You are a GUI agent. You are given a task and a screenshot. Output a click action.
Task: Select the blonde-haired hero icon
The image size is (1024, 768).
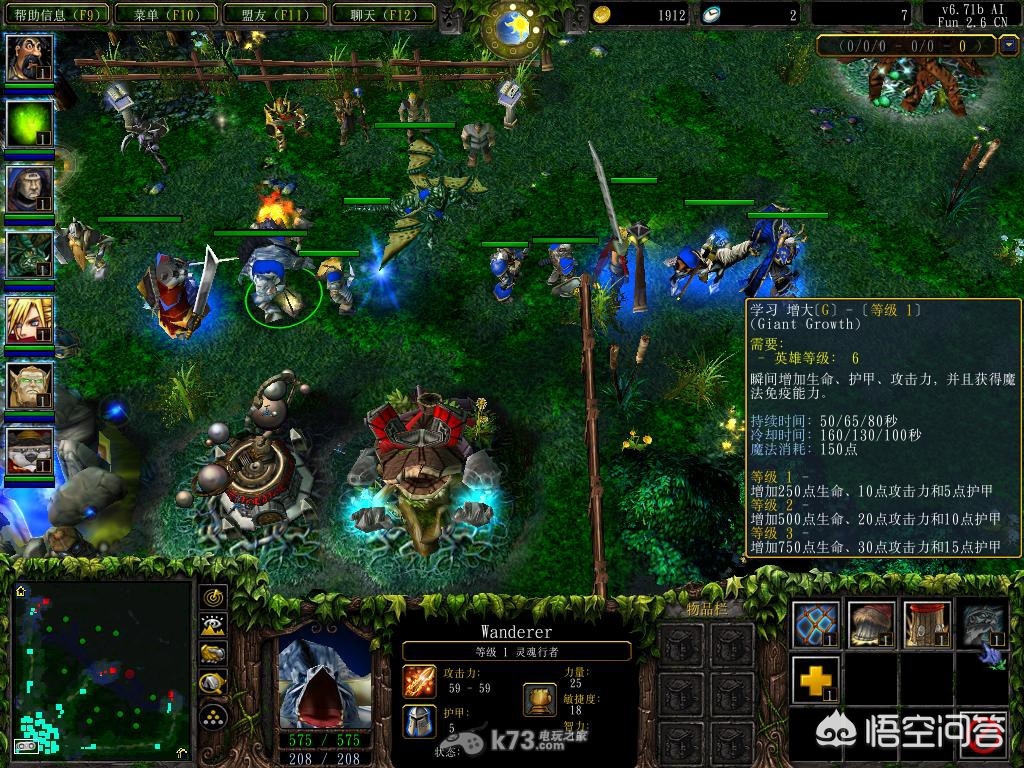29,320
